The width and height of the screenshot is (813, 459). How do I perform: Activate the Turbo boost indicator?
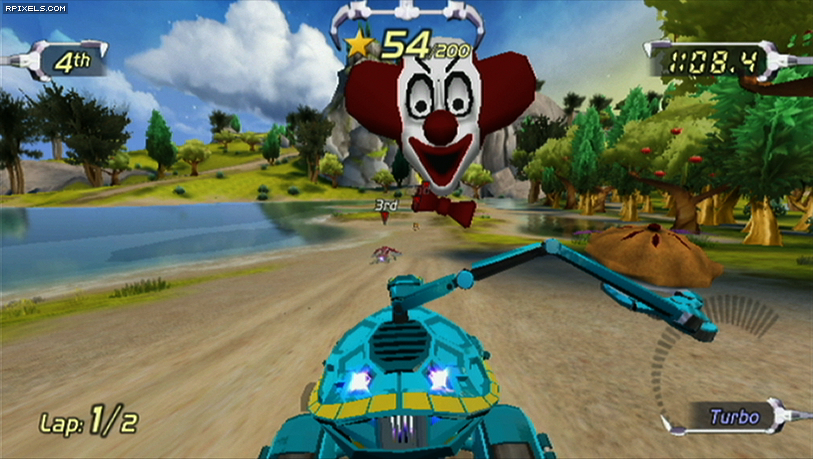pos(734,416)
